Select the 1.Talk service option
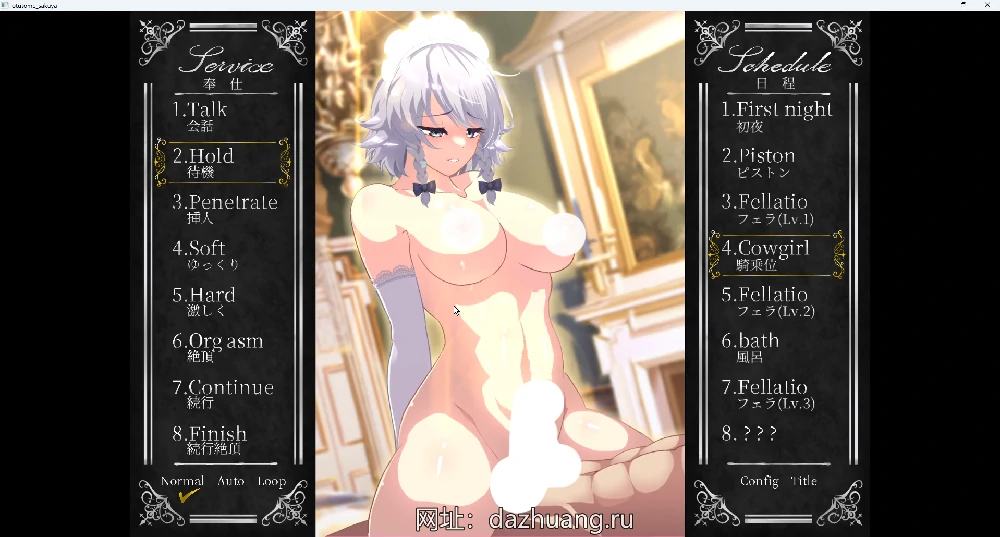1000x537 pixels. pos(200,115)
